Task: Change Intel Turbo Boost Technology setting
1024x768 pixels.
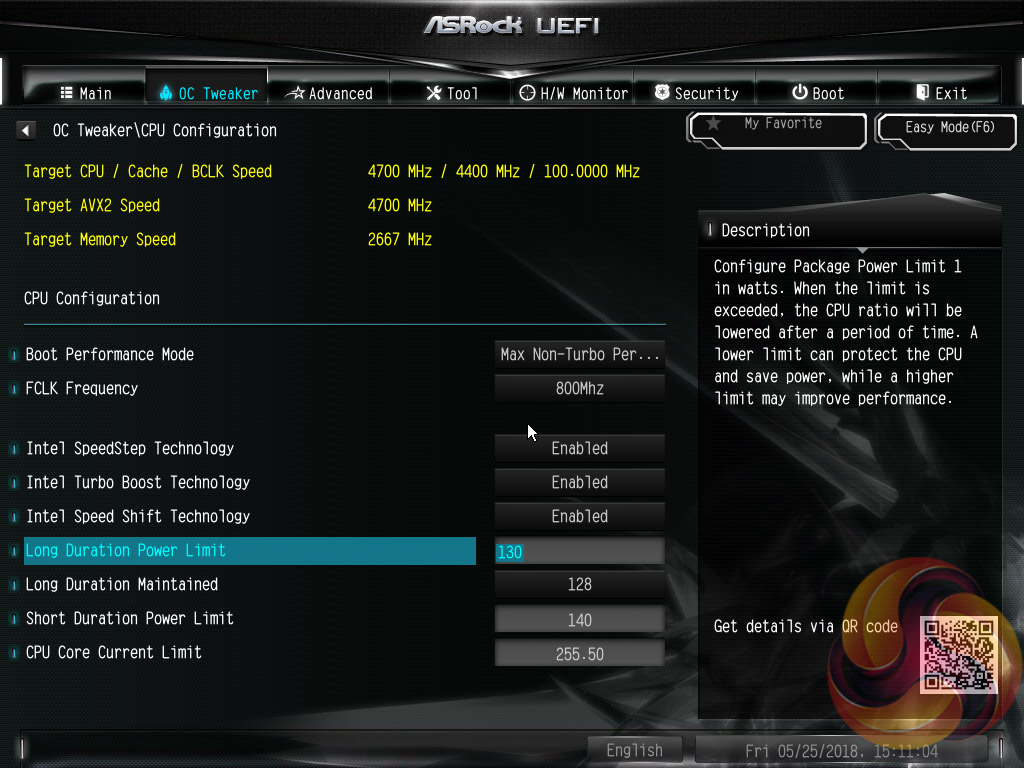Action: [580, 483]
